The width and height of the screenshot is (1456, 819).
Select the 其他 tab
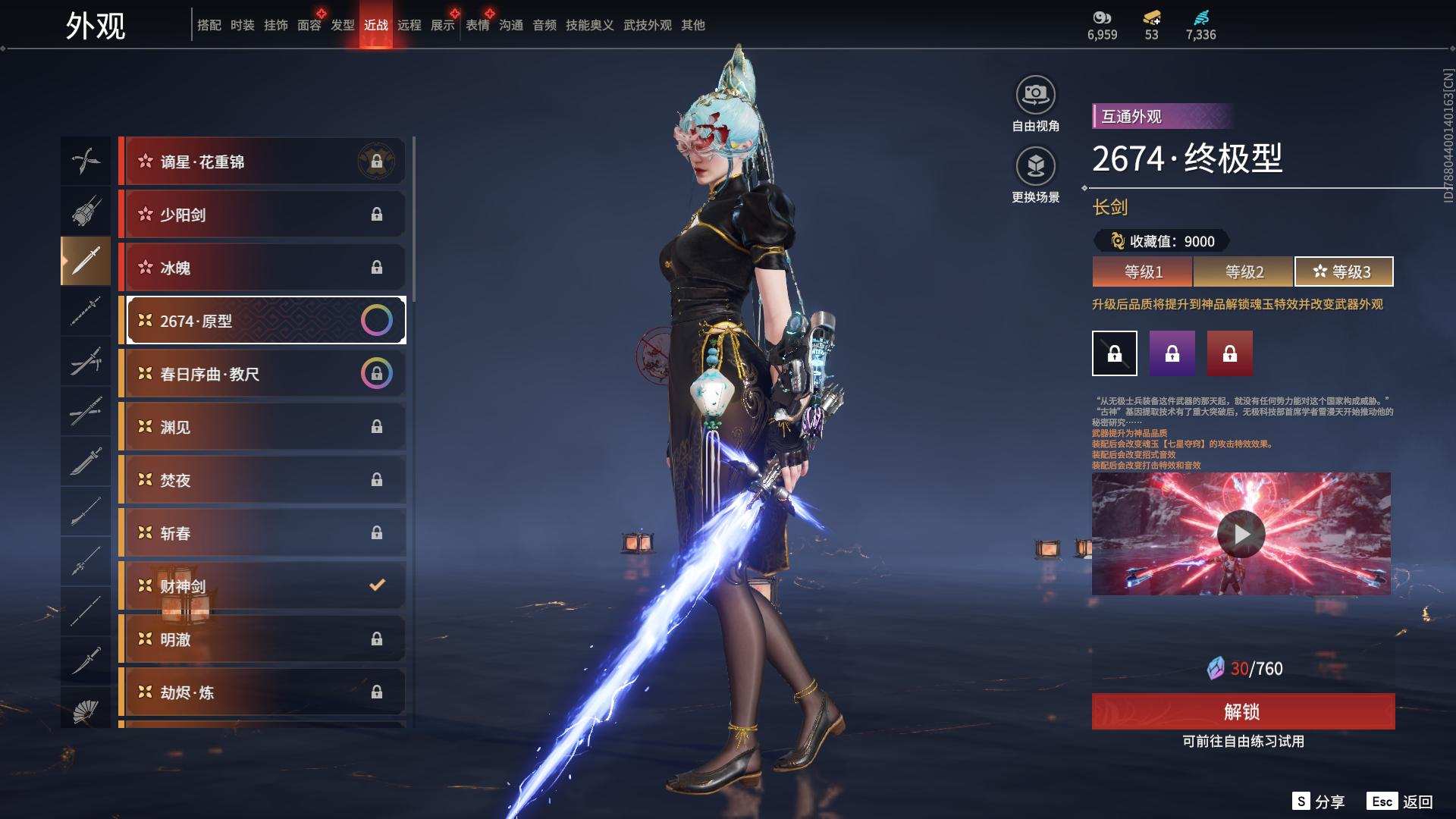click(x=692, y=25)
